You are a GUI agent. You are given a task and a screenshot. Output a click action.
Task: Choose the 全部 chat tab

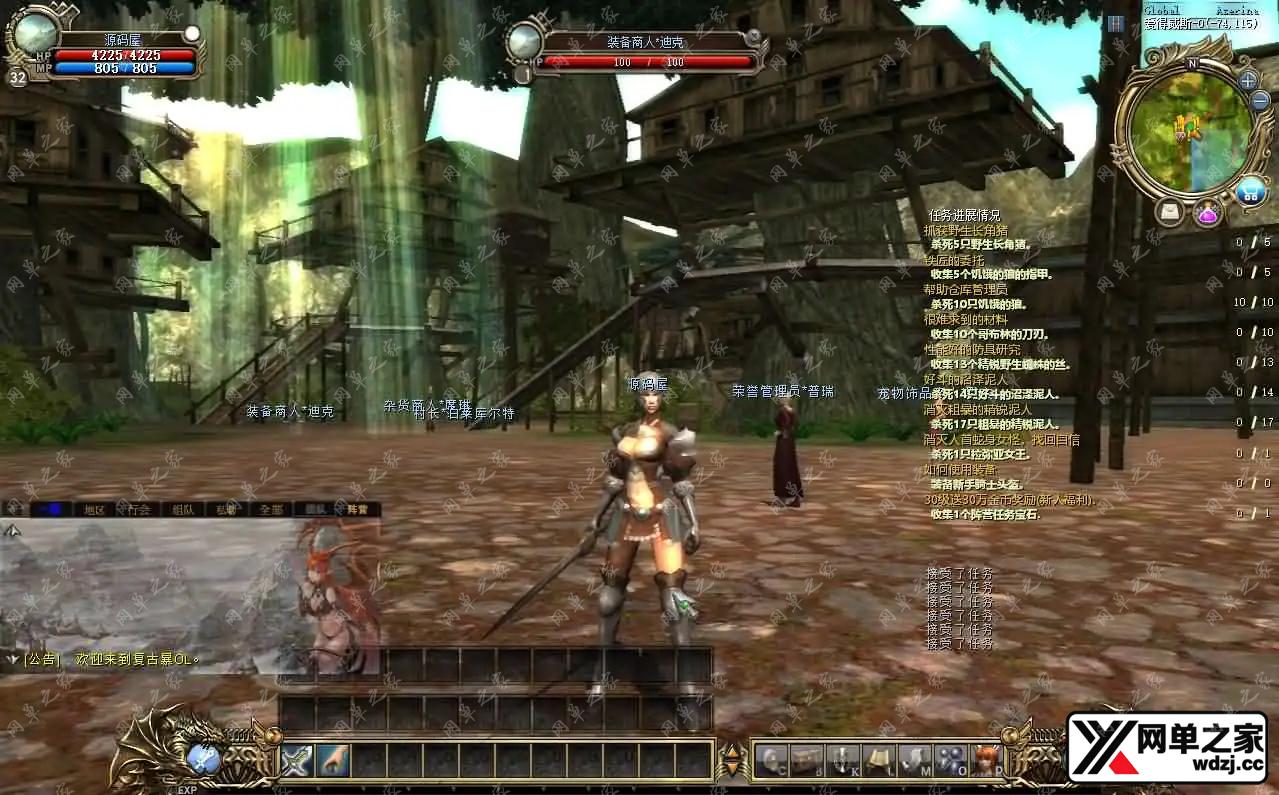pos(272,509)
